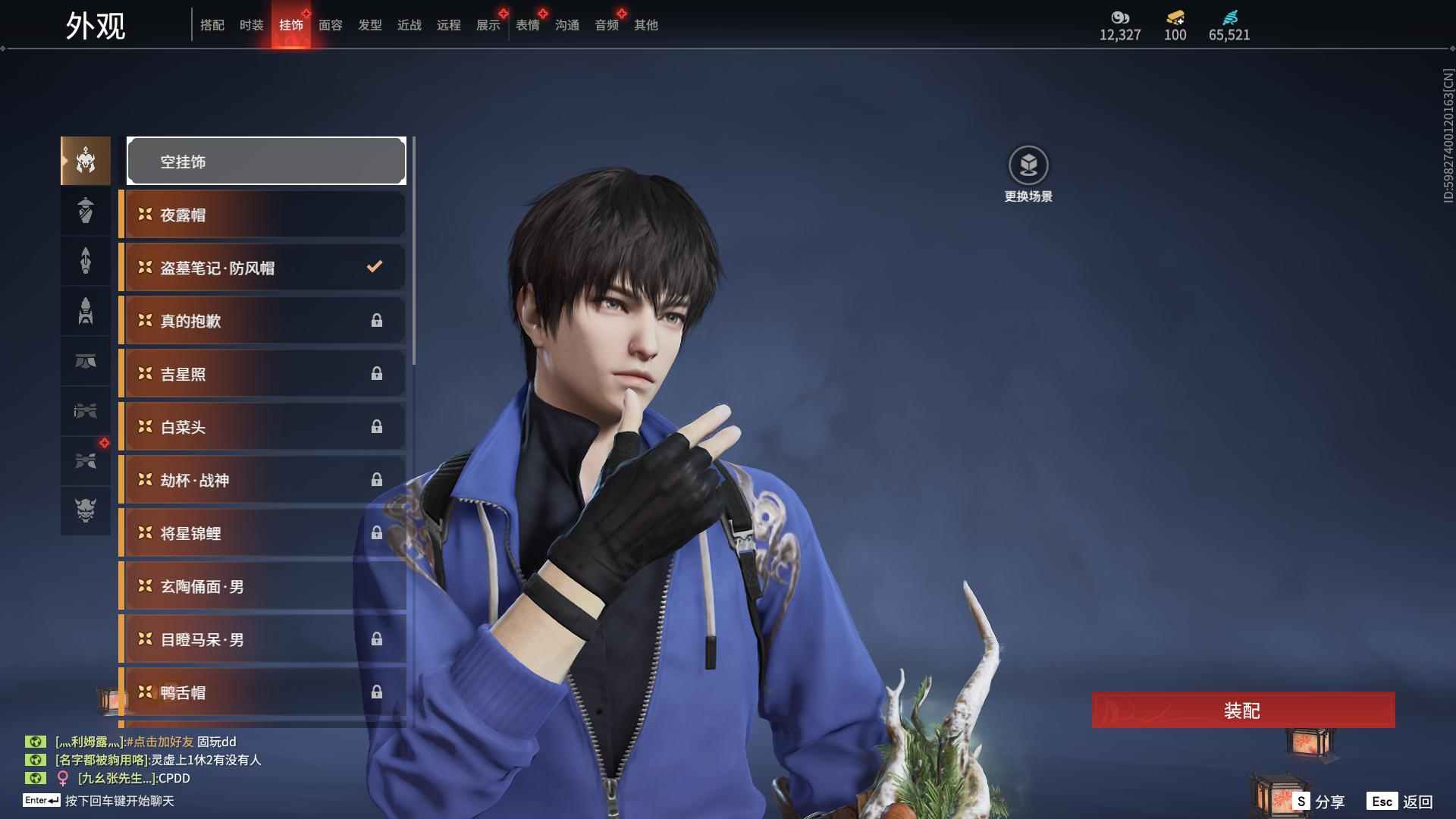This screenshot has height=819, width=1456.
Task: Click the 分享 share button
Action: click(x=1319, y=802)
